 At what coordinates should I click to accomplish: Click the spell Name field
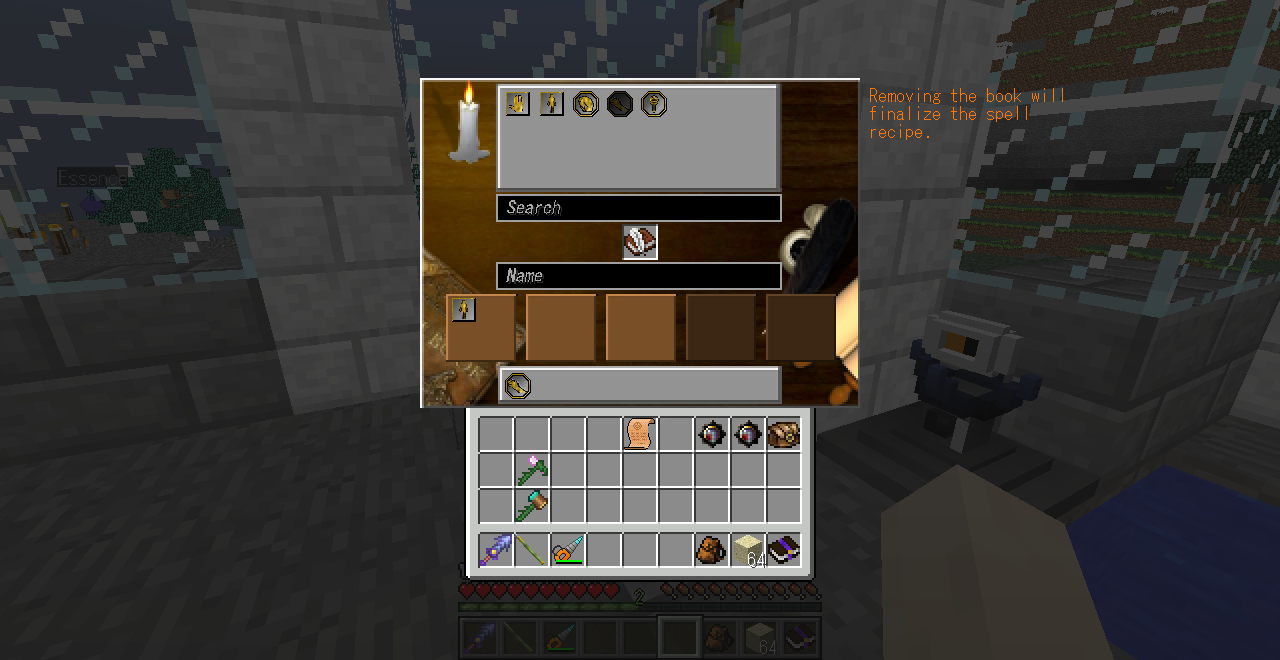[638, 276]
